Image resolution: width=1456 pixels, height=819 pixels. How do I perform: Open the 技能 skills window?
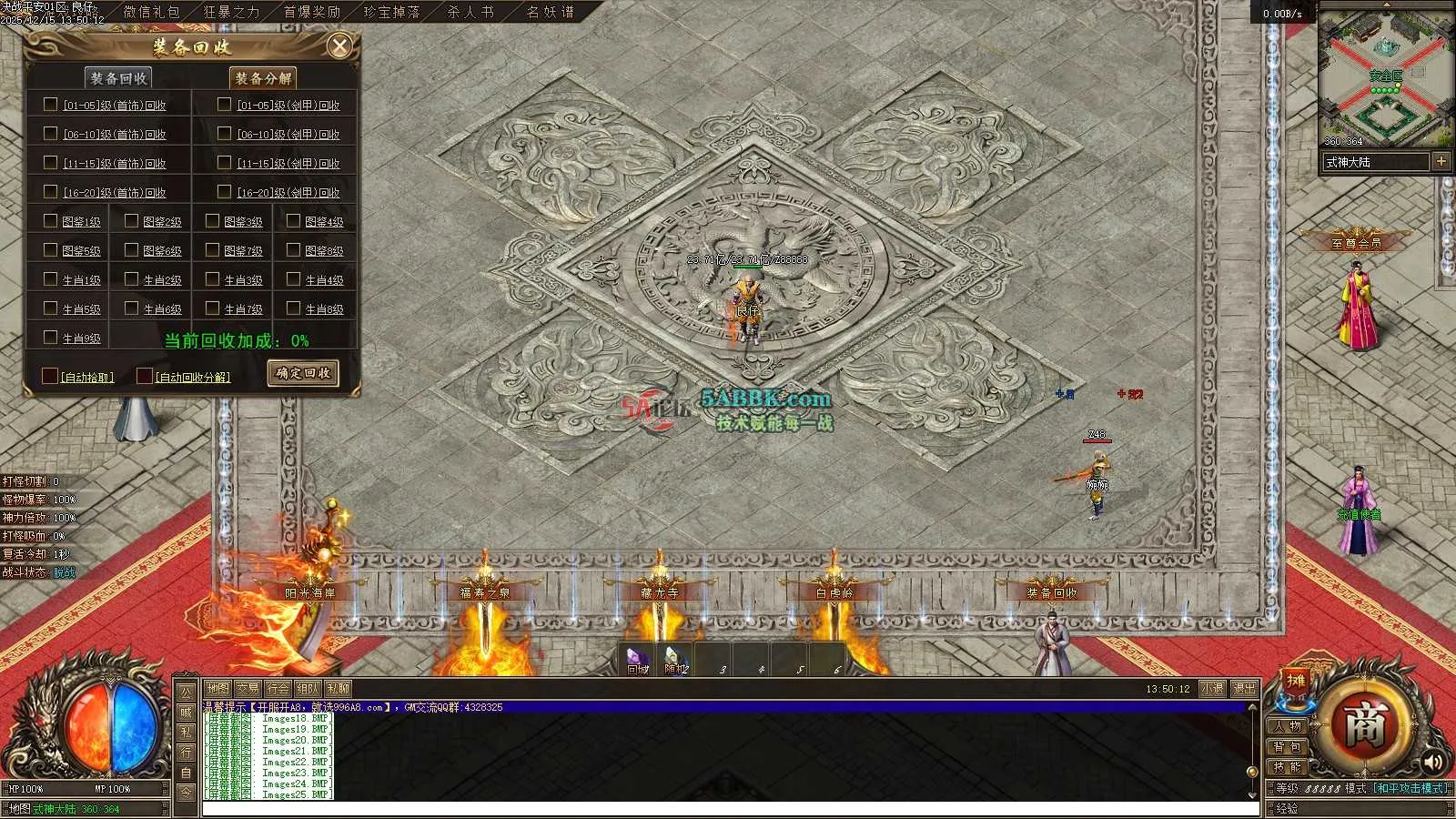(x=1288, y=767)
